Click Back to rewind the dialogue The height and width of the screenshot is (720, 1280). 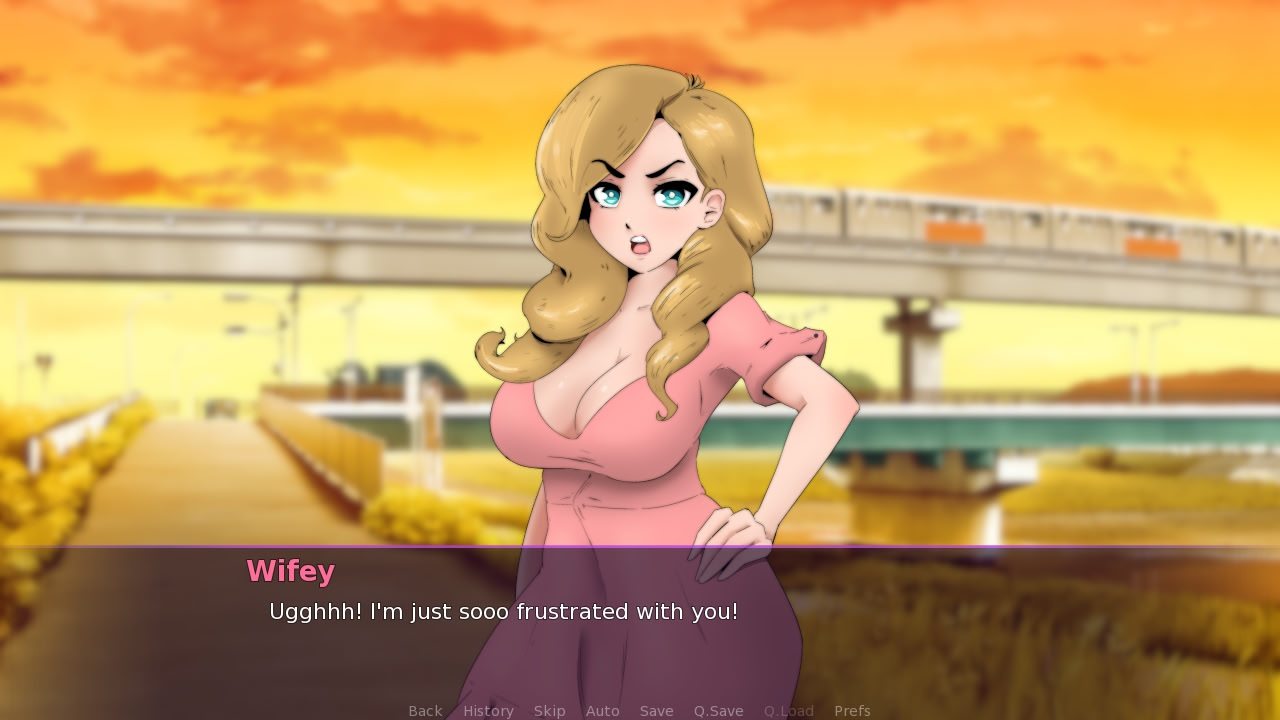click(425, 710)
